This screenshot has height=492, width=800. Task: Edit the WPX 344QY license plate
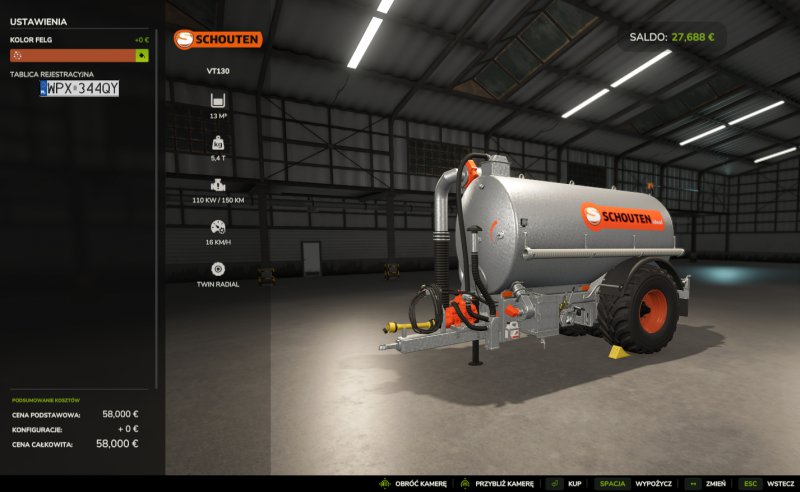(x=79, y=89)
